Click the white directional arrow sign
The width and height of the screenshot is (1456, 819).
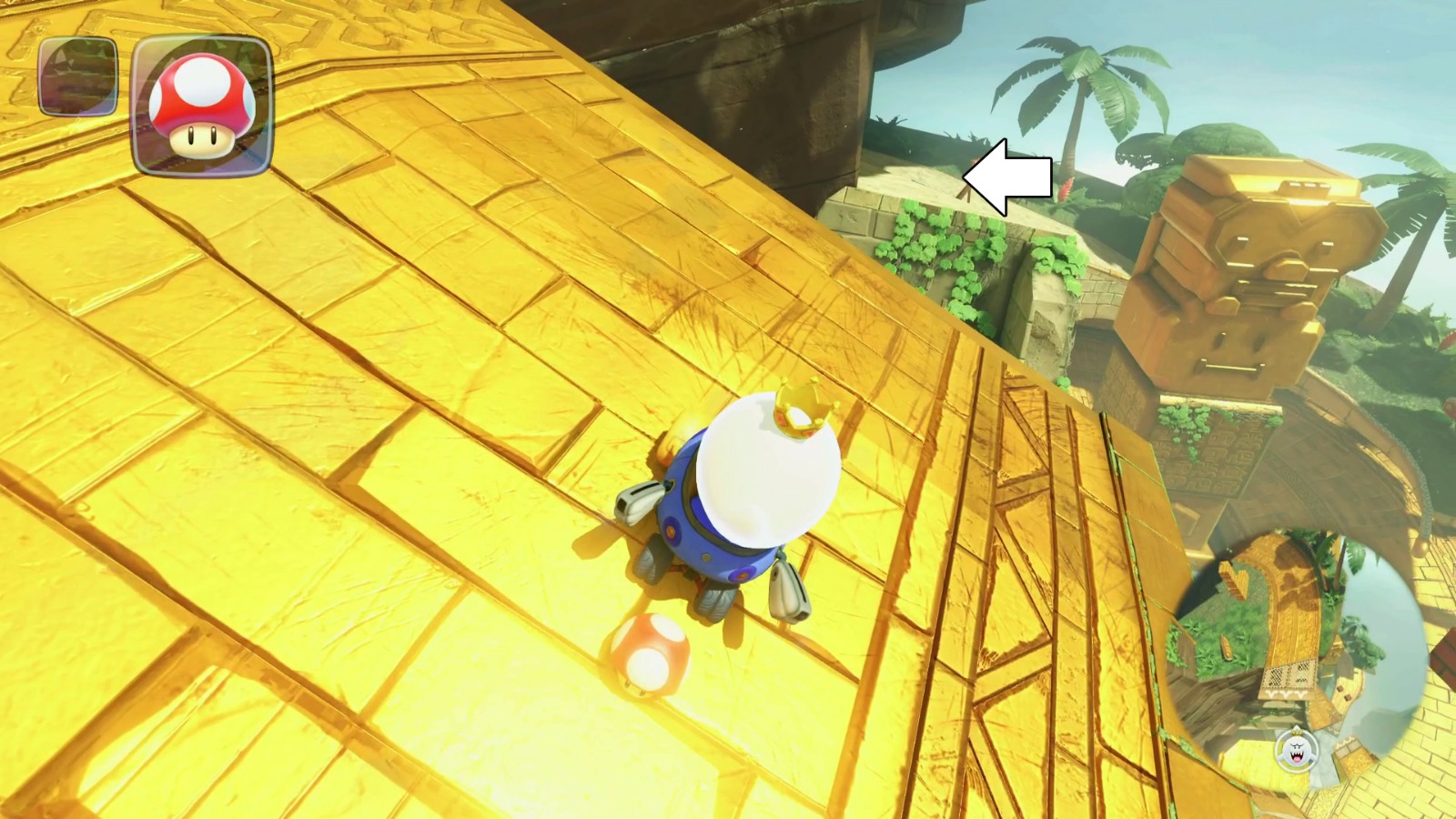pos(1007,175)
